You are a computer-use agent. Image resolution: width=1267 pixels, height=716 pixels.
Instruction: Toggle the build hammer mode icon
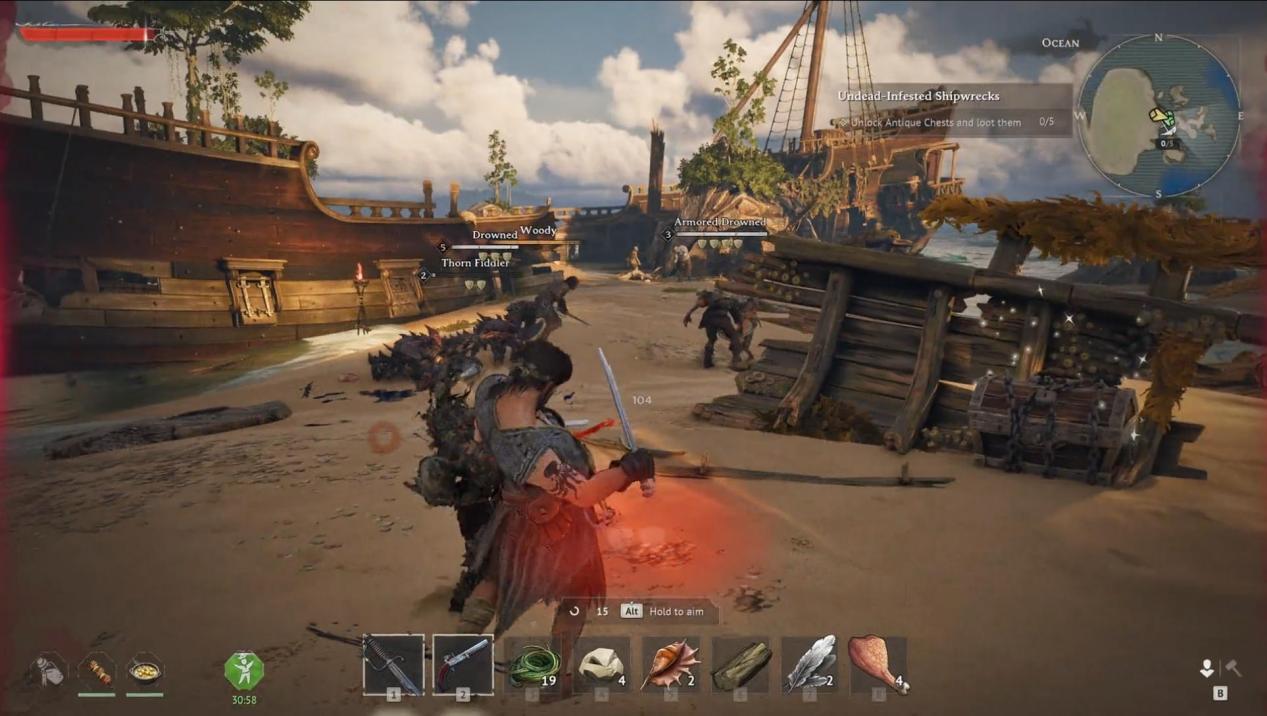(1233, 668)
